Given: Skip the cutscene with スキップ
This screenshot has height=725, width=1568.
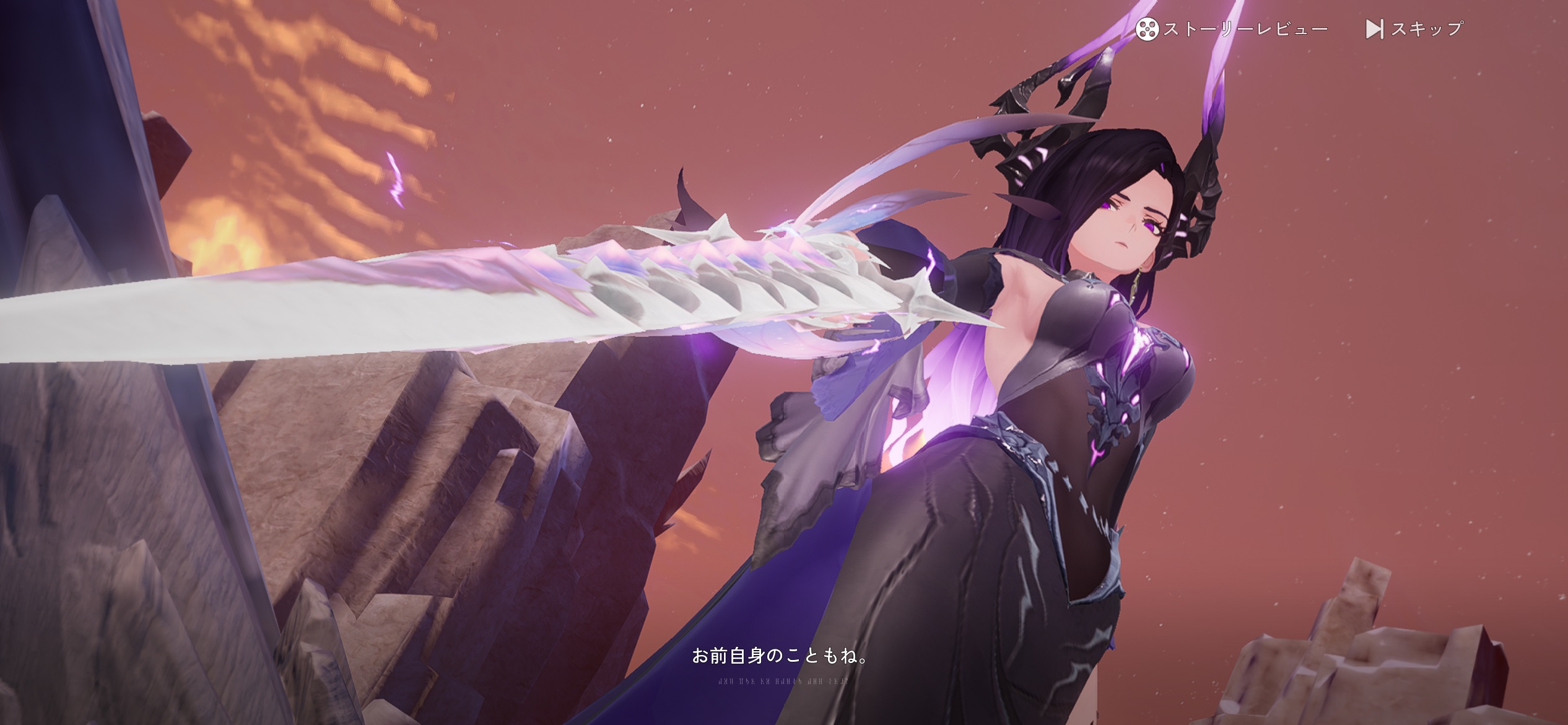Looking at the screenshot, I should coord(1414,29).
